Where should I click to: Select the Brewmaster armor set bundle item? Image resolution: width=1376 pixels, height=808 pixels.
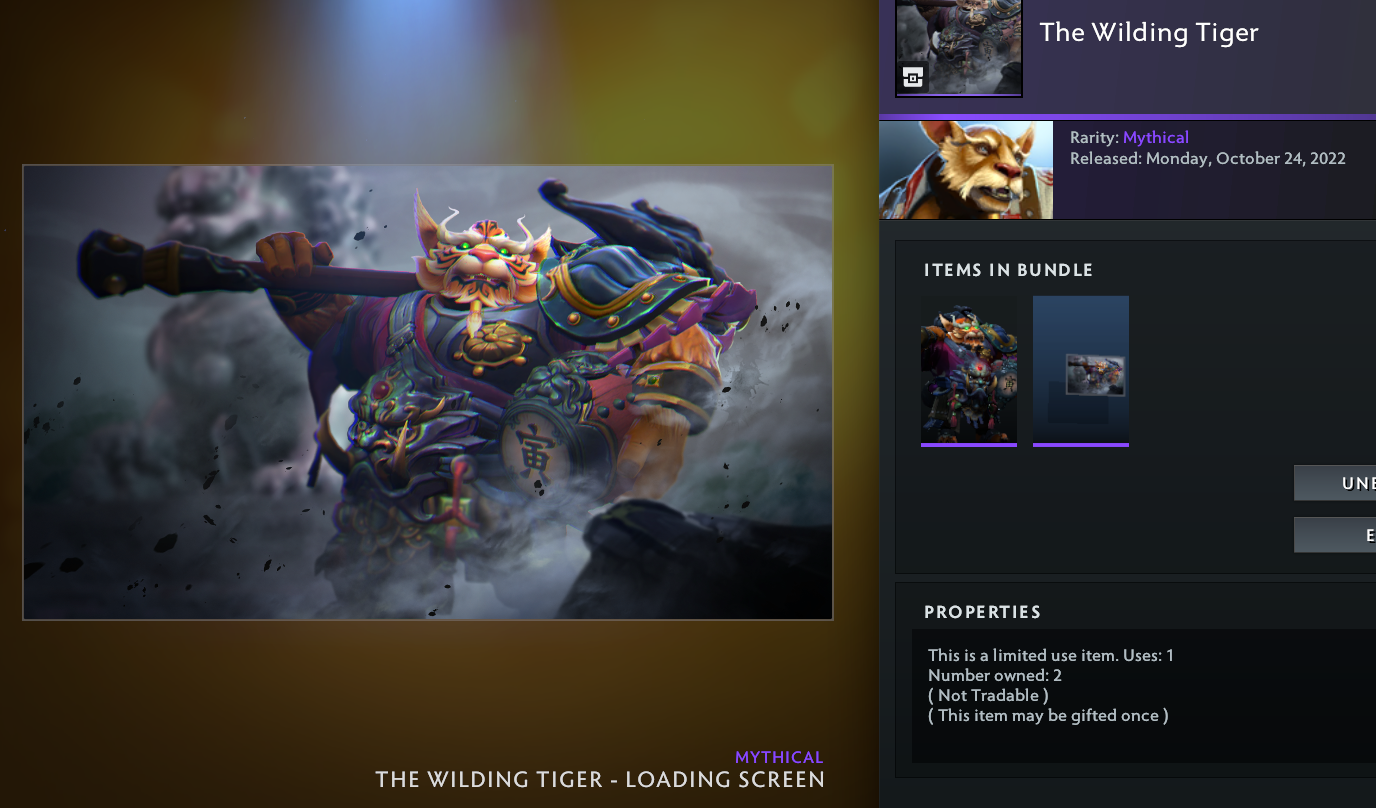[968, 370]
